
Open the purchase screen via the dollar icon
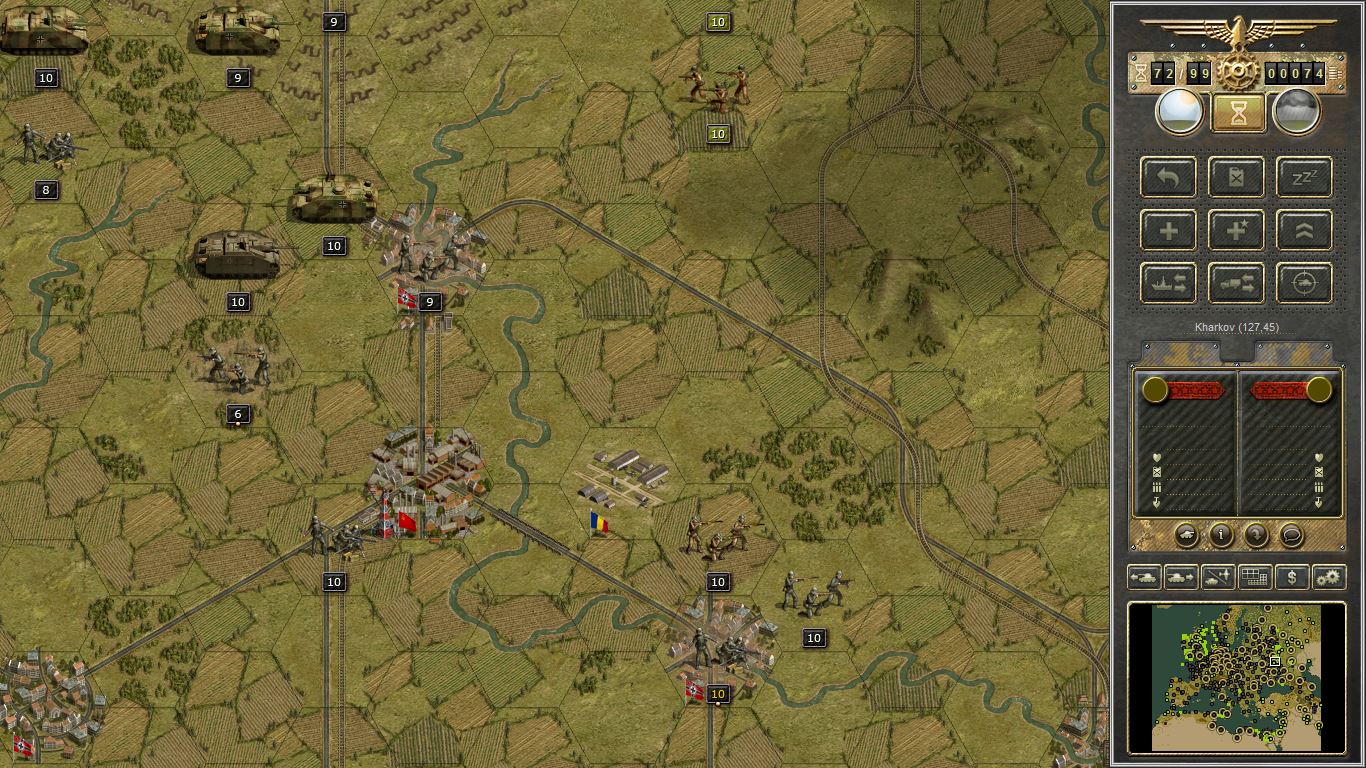point(1292,577)
